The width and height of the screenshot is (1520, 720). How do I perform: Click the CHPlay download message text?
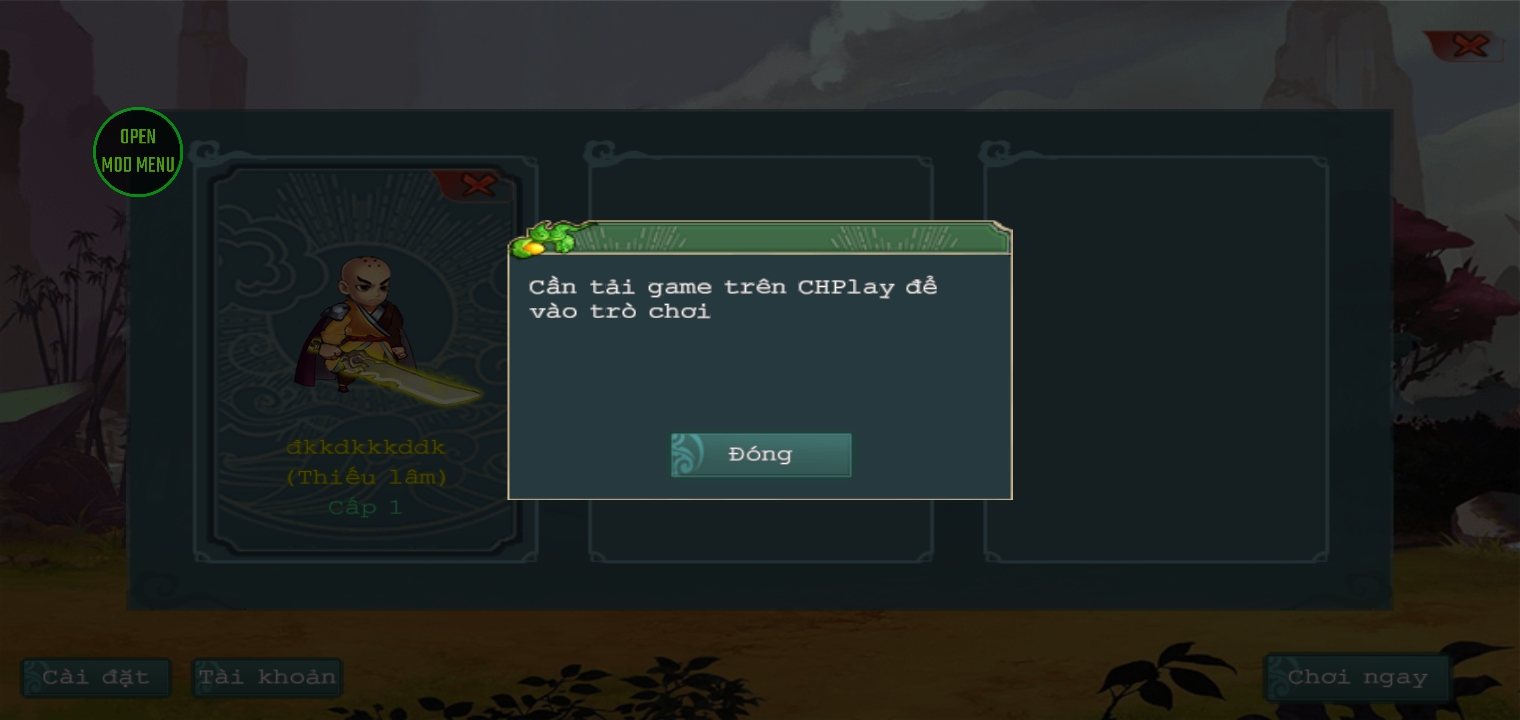(x=732, y=298)
